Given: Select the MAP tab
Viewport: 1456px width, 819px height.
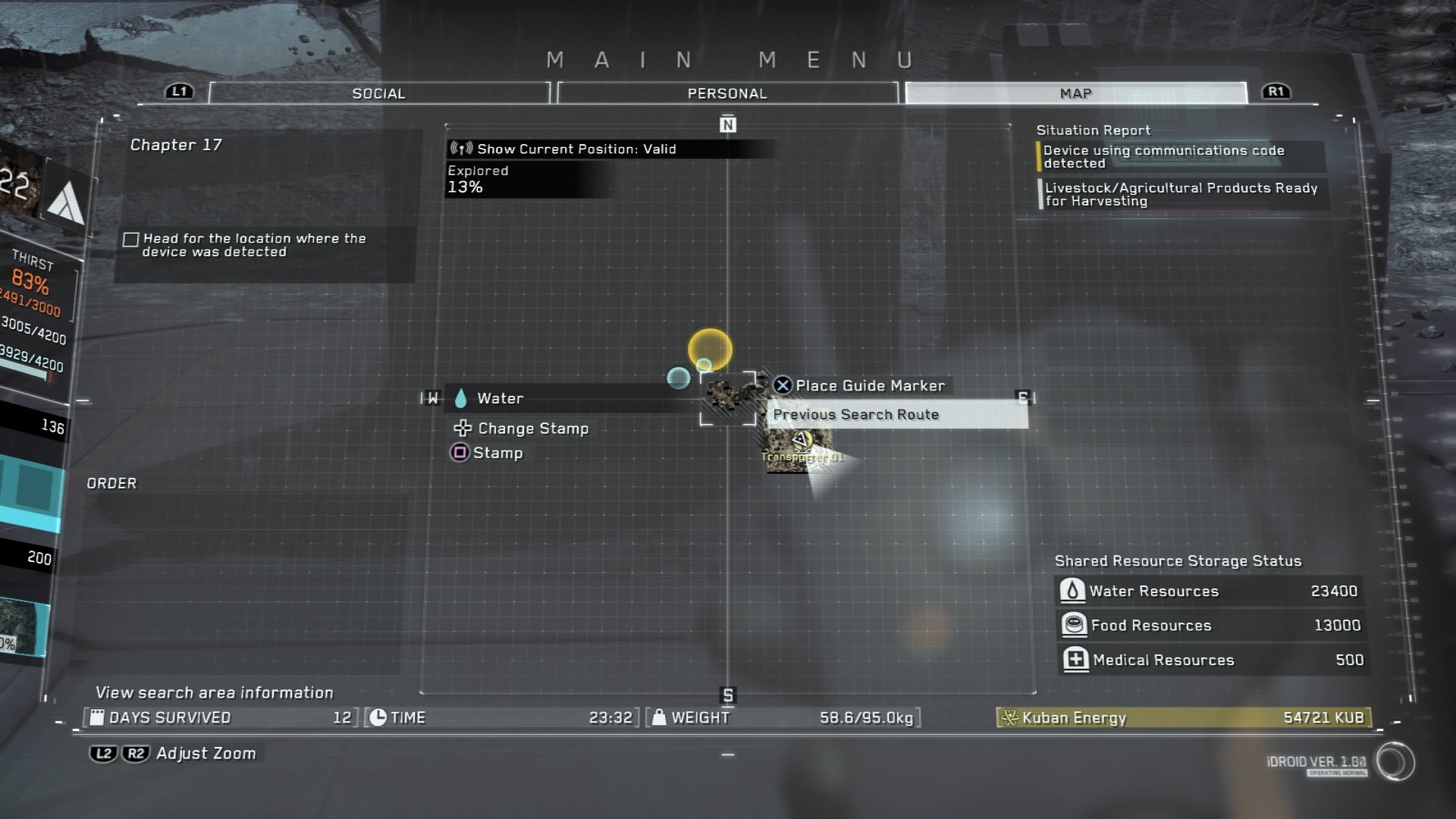Looking at the screenshot, I should coord(1075,93).
